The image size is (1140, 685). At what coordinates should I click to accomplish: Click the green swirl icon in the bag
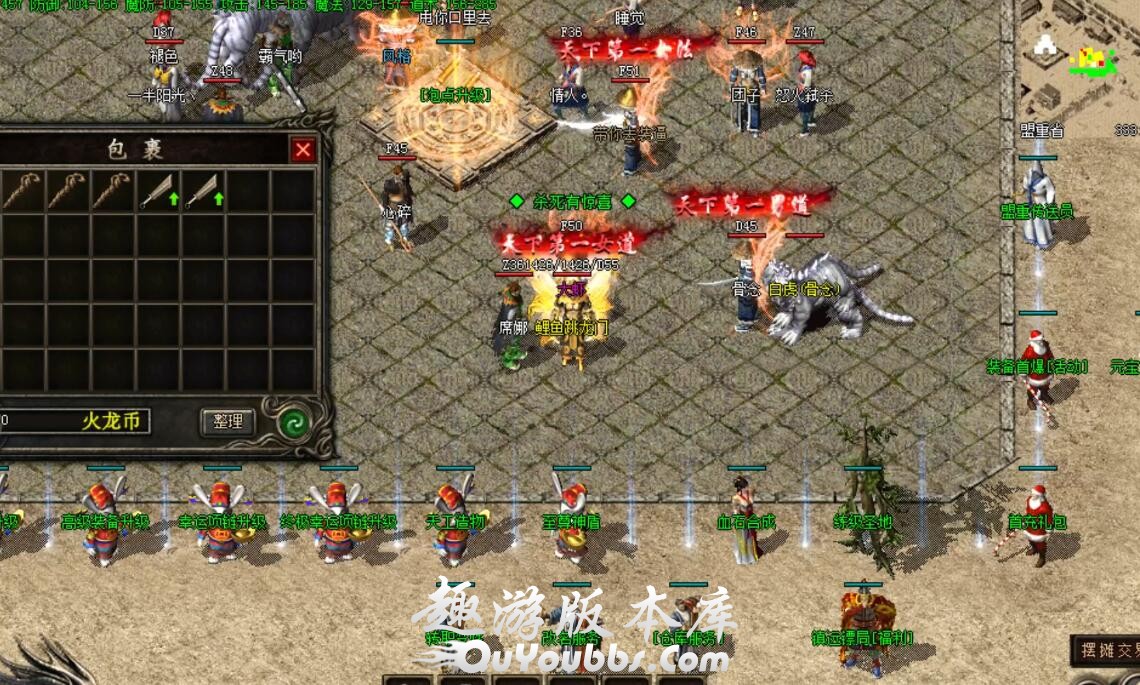click(x=293, y=422)
